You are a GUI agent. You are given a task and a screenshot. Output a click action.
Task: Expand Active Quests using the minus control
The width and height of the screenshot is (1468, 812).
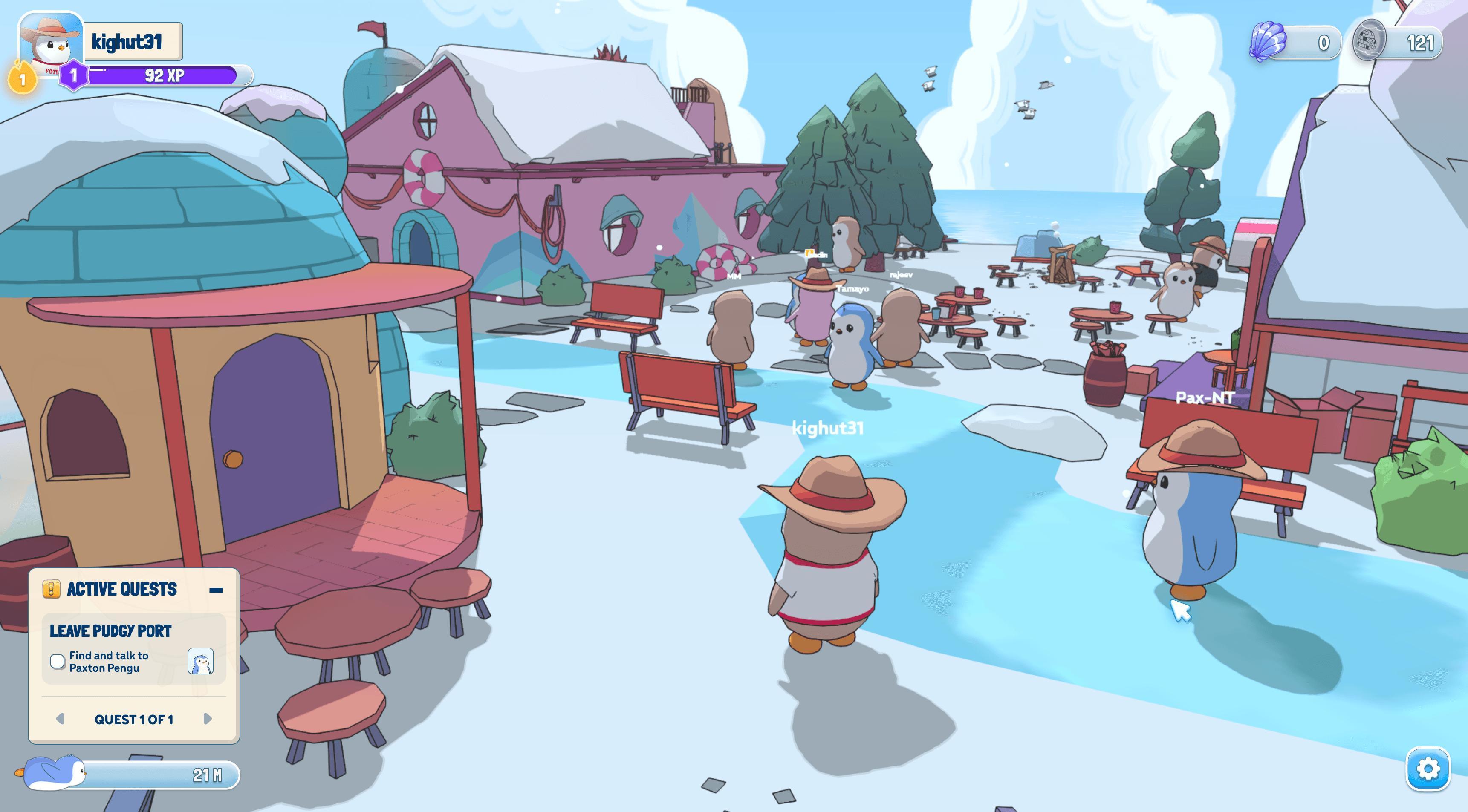(217, 589)
